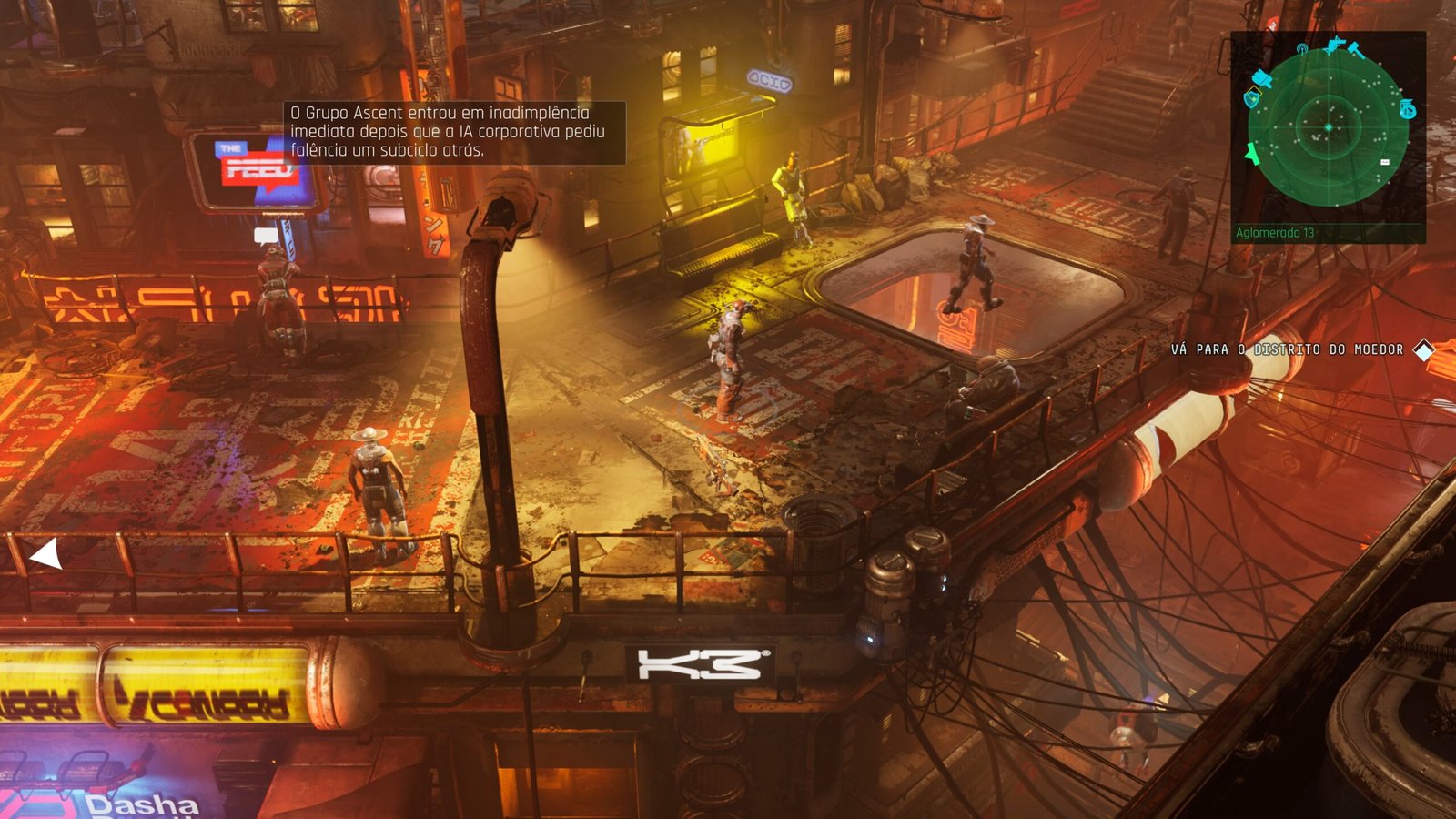Click the white off-screen direction arrow
Viewport: 1456px width, 819px height.
[46, 553]
